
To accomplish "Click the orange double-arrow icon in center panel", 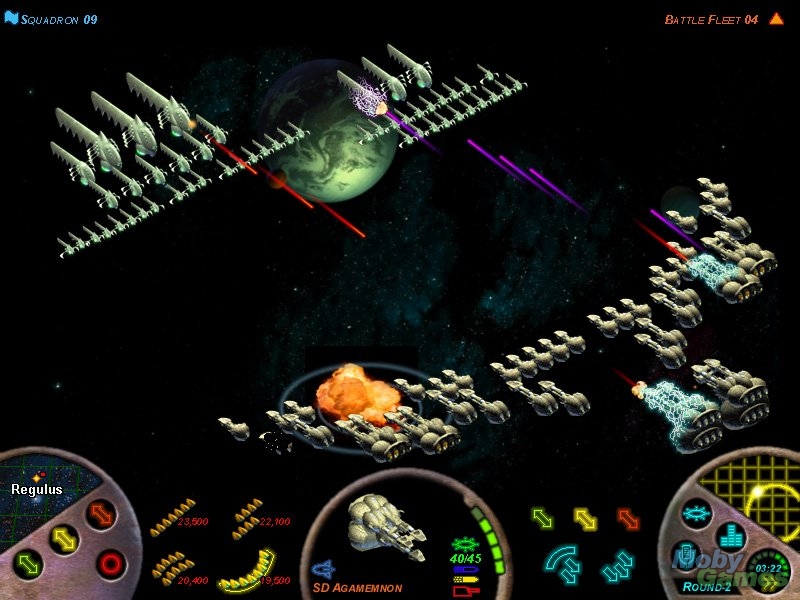I will [628, 517].
